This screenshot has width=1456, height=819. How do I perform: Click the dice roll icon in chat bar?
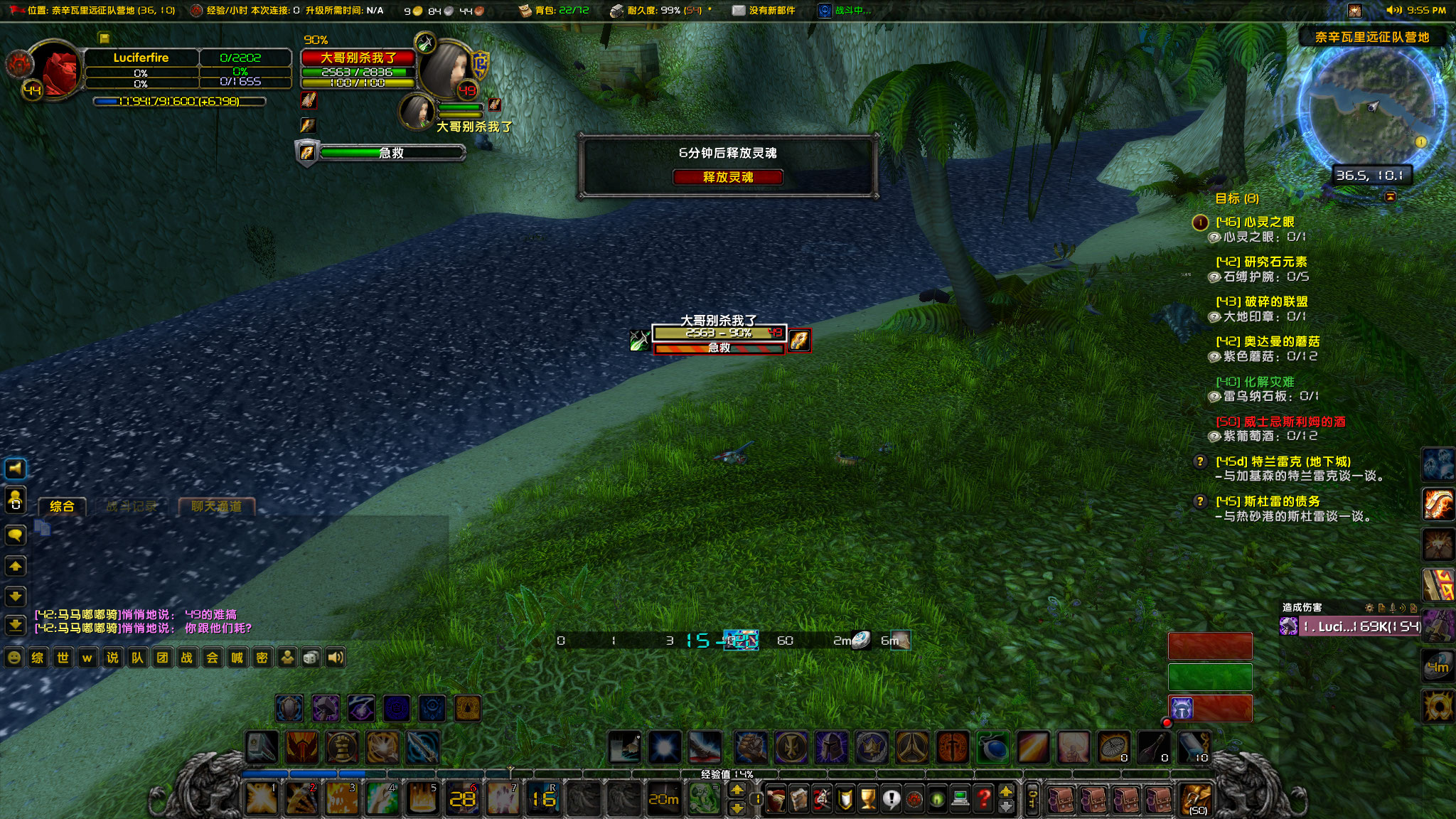pyautogui.click(x=312, y=658)
